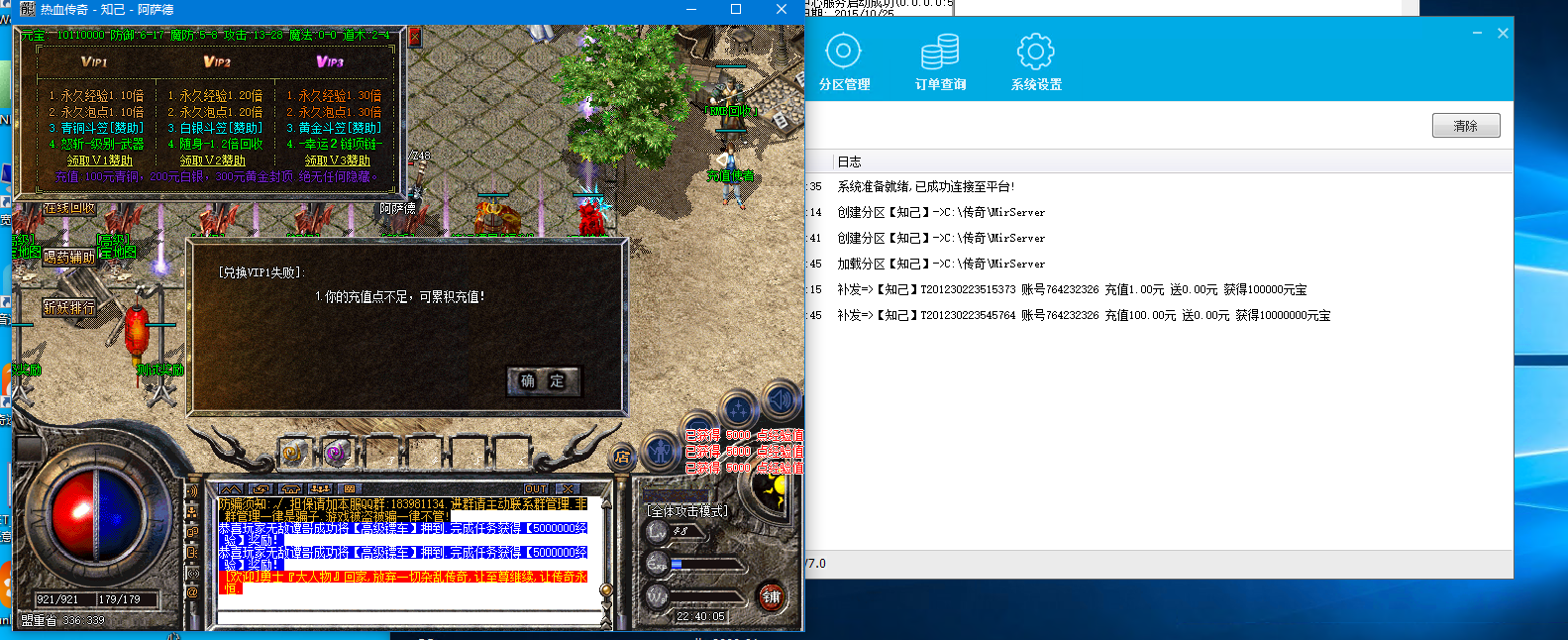
Task: Open the character figure round icon
Action: tap(661, 452)
